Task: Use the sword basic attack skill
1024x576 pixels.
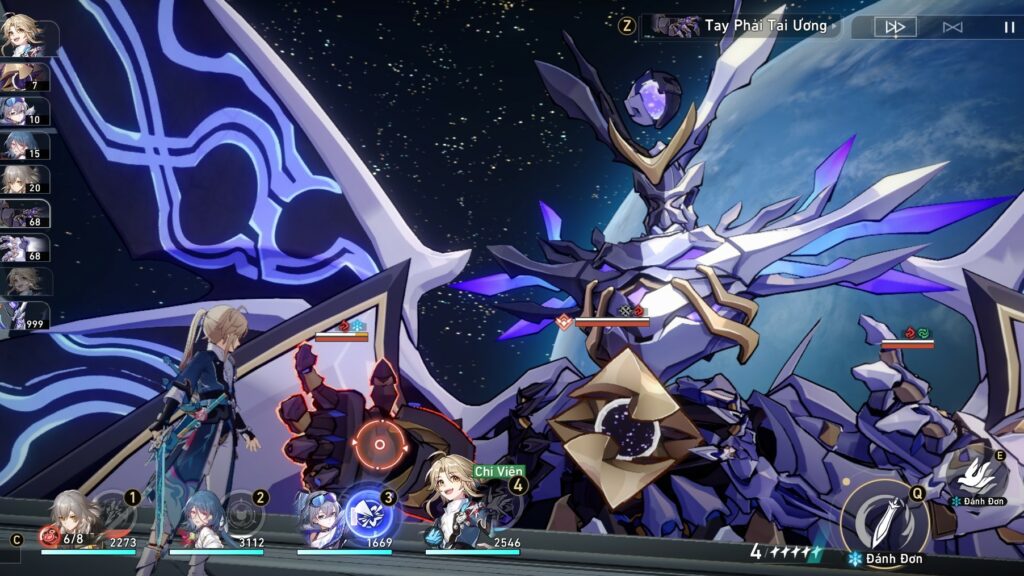Action: click(x=884, y=517)
